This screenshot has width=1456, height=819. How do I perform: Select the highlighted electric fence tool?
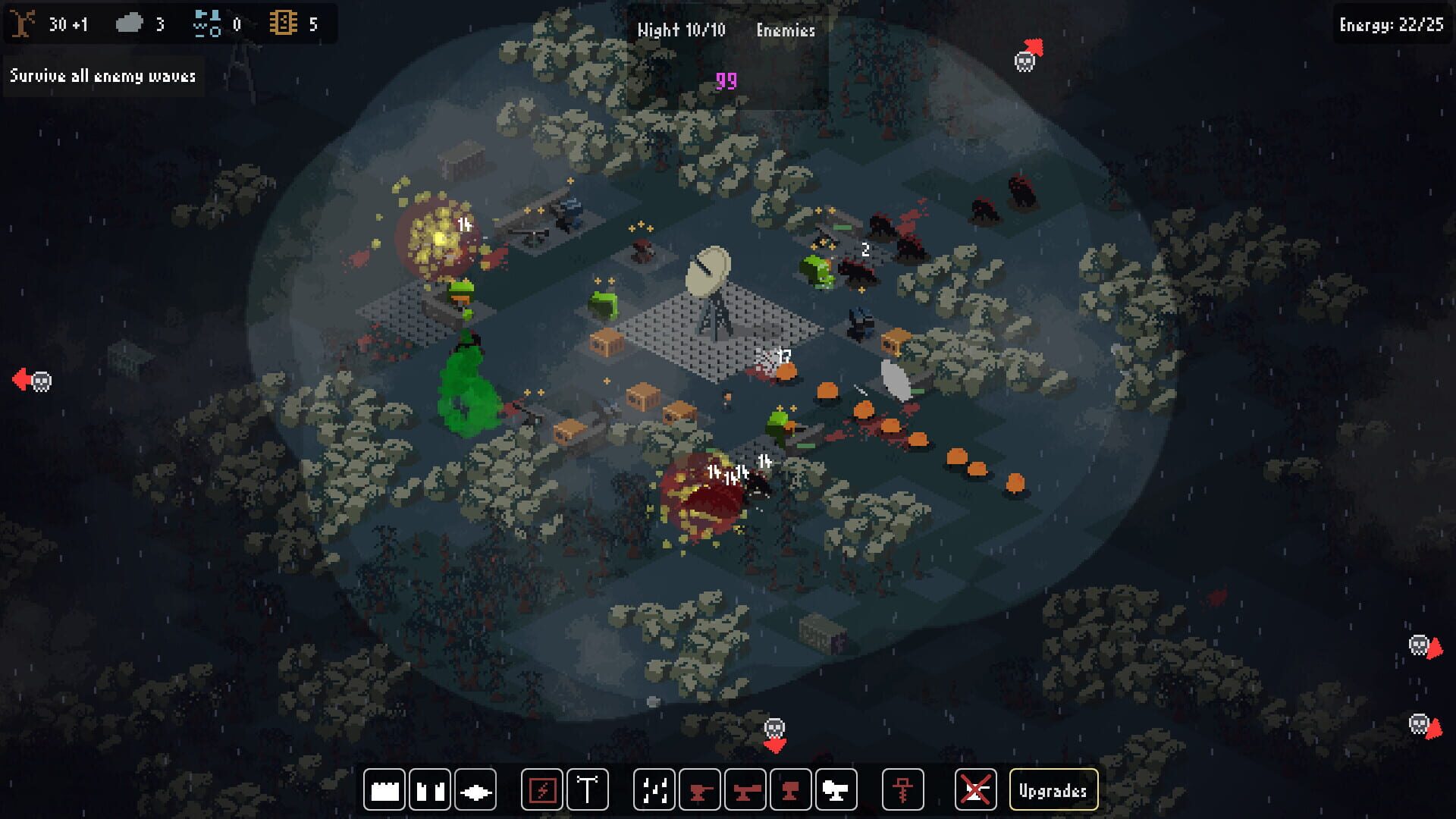543,789
